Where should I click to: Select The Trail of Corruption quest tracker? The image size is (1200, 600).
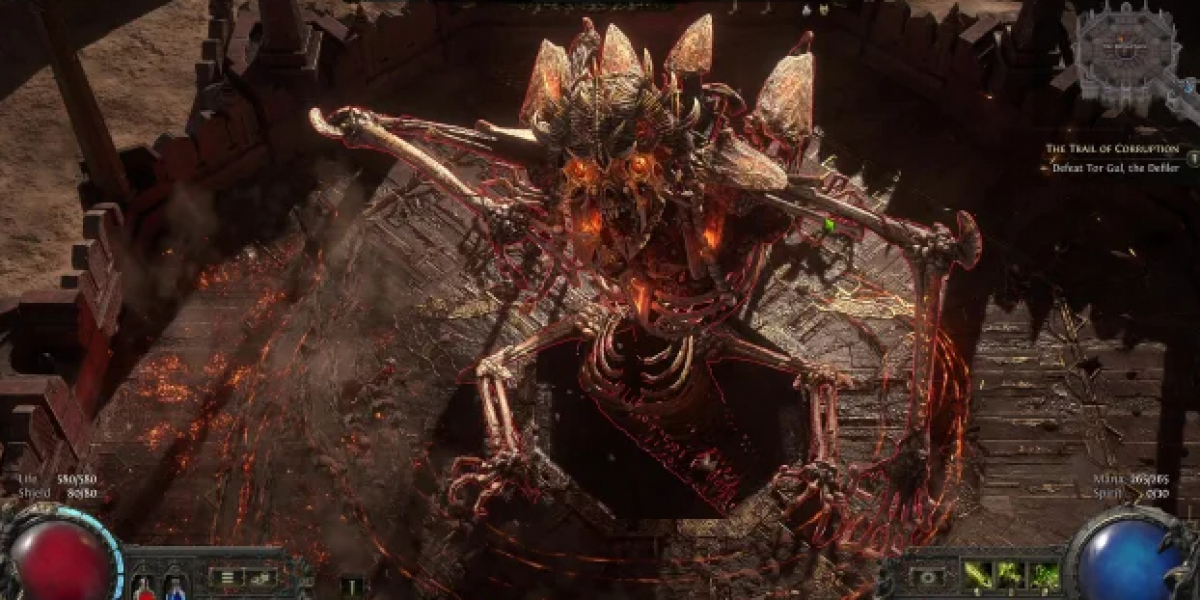pos(1111,149)
